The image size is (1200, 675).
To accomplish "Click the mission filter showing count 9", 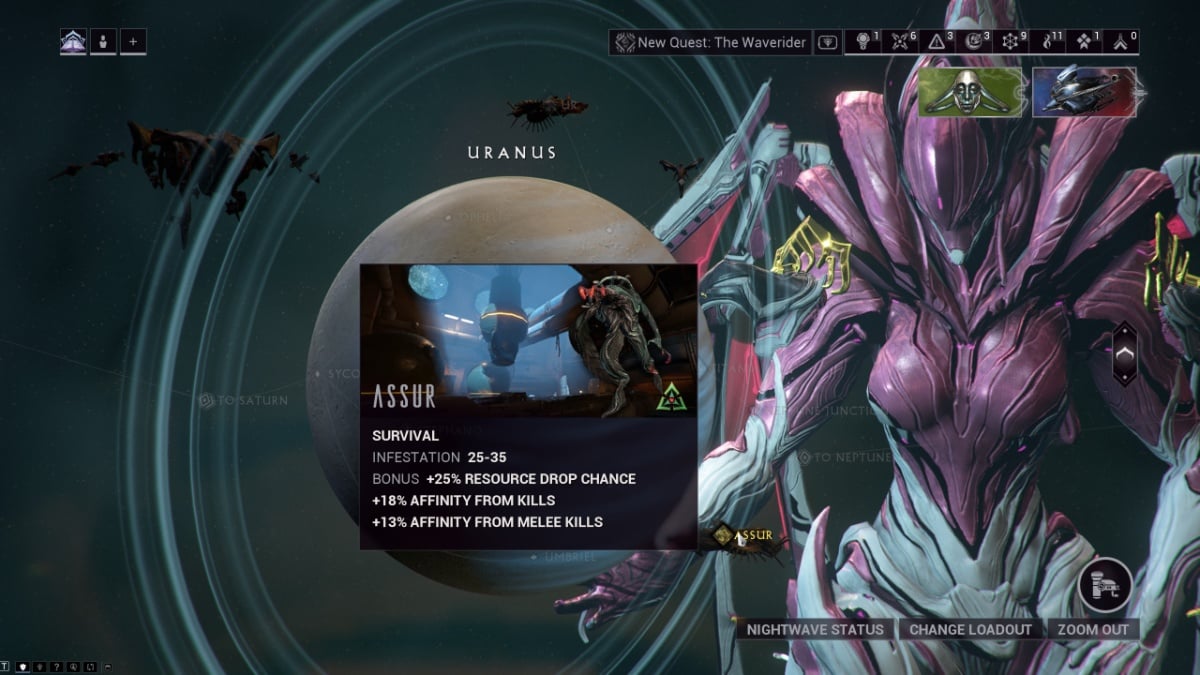I will [1013, 42].
